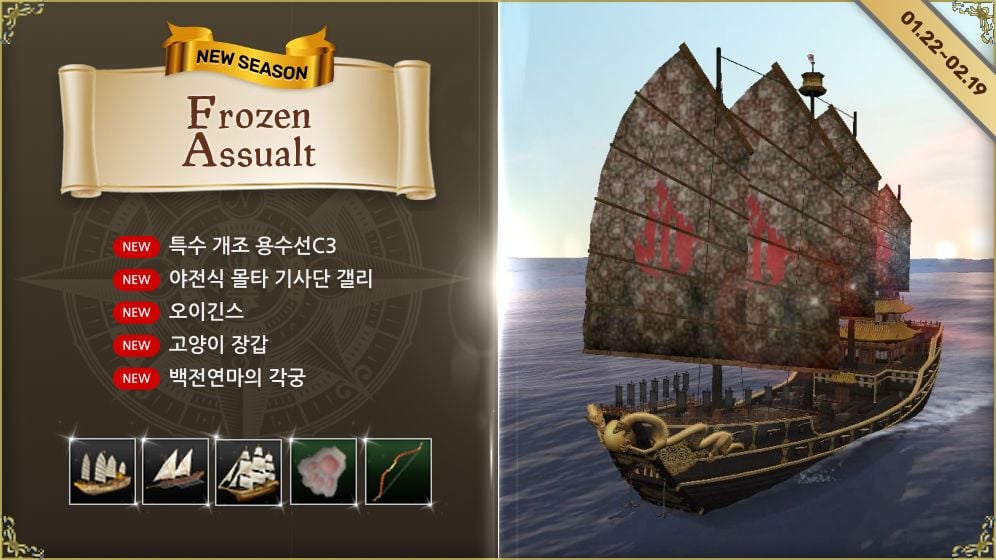The image size is (996, 560).
Task: Select the junk ship item icon
Action: tap(102, 471)
